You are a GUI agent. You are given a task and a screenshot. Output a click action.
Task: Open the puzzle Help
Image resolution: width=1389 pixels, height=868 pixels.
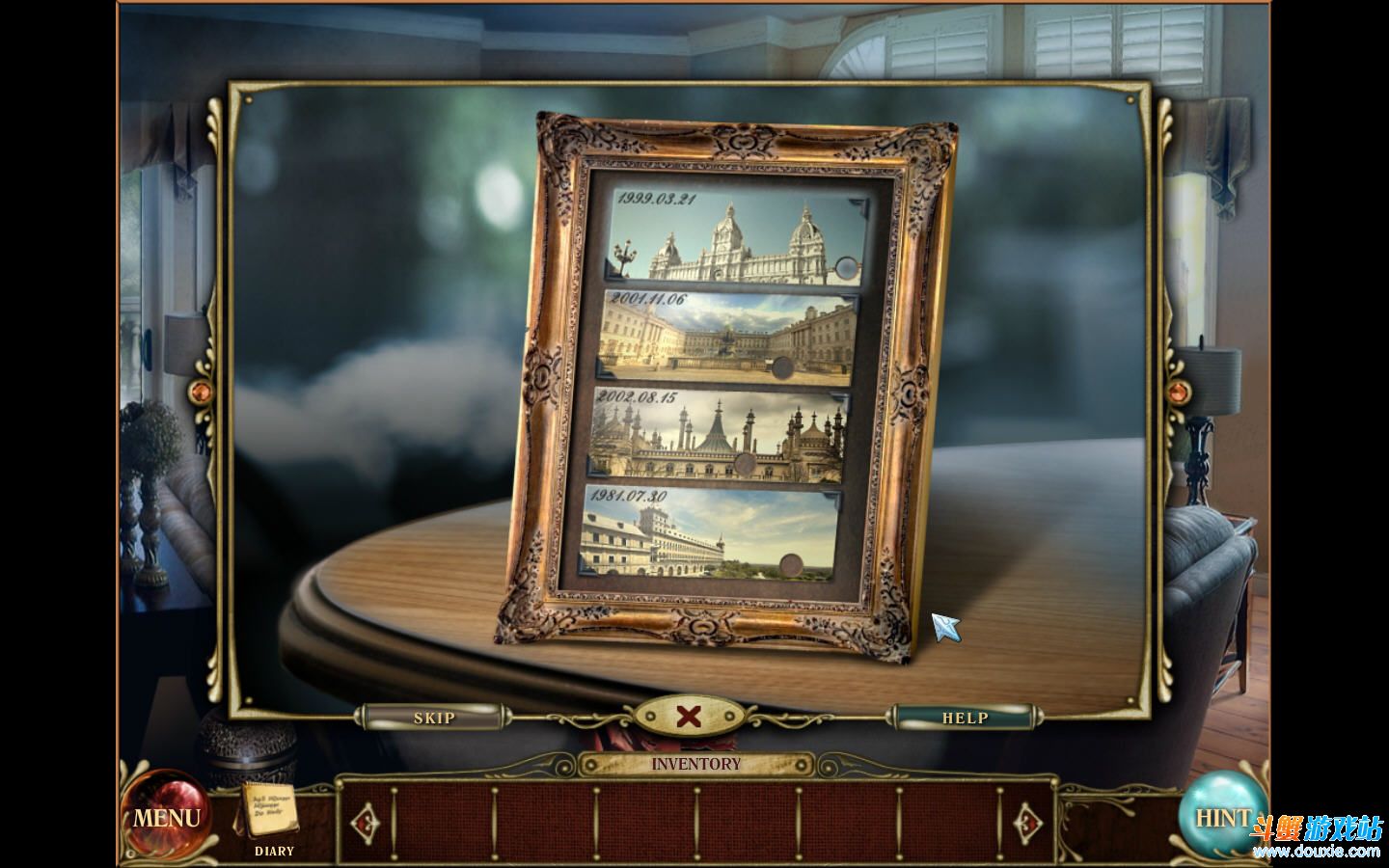click(x=964, y=718)
